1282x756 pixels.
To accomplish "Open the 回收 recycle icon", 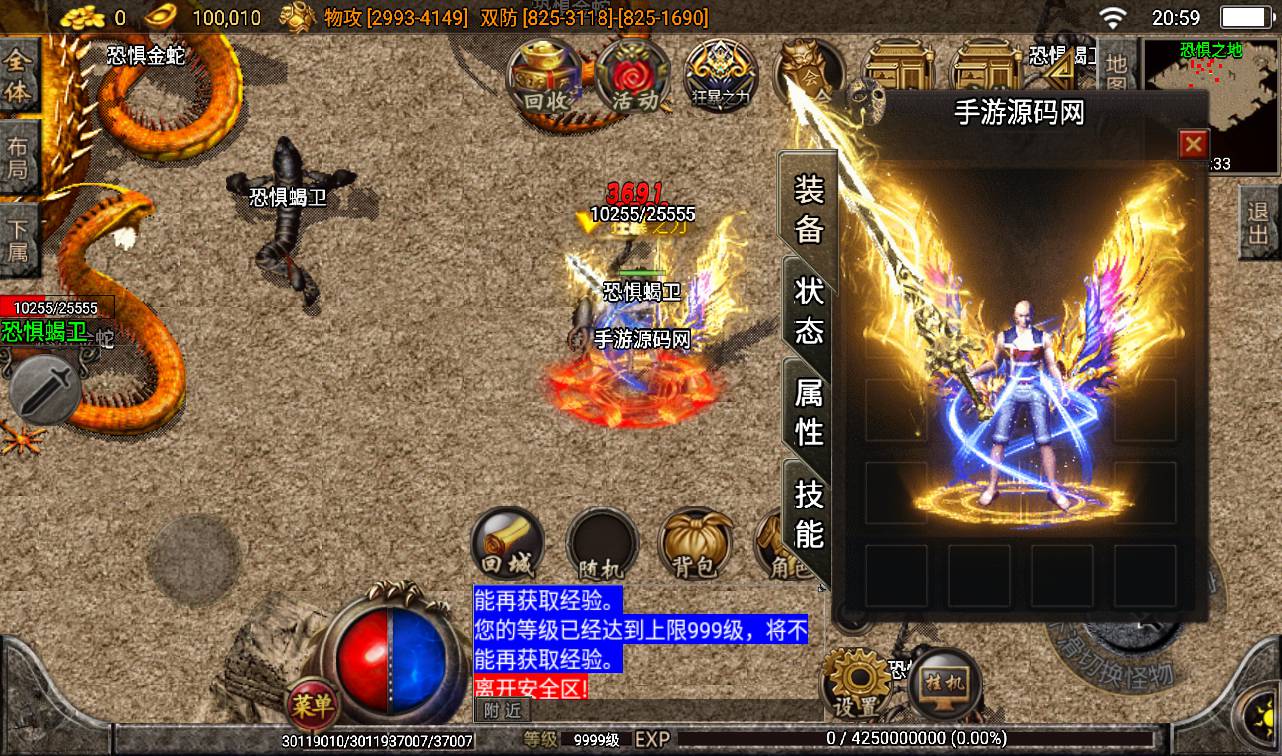I will pyautogui.click(x=545, y=78).
